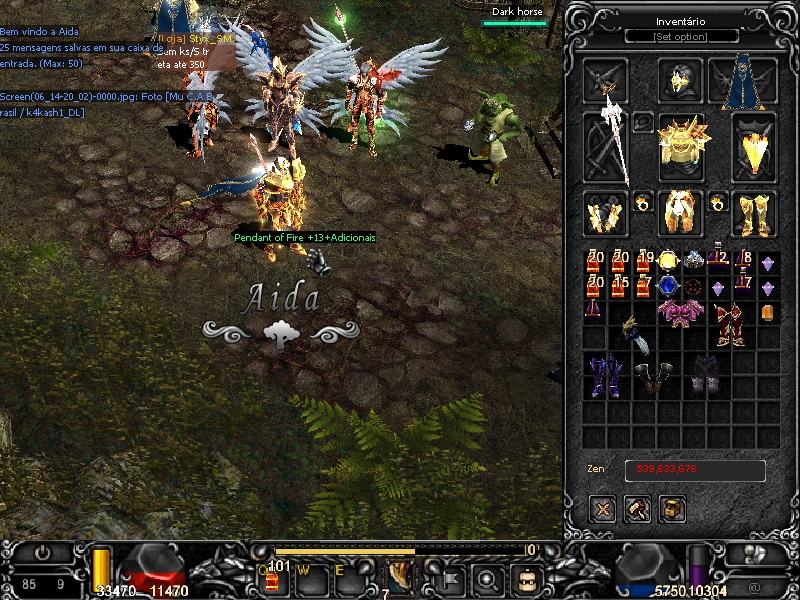Select the equipped golden gloves slot
This screenshot has width=800, height=600.
606,213
